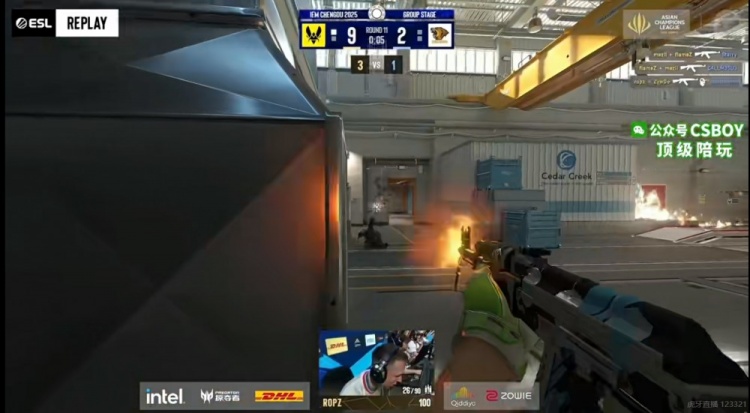The height and width of the screenshot is (413, 750).
Task: Click the ESL logo badge
Action: point(32,22)
